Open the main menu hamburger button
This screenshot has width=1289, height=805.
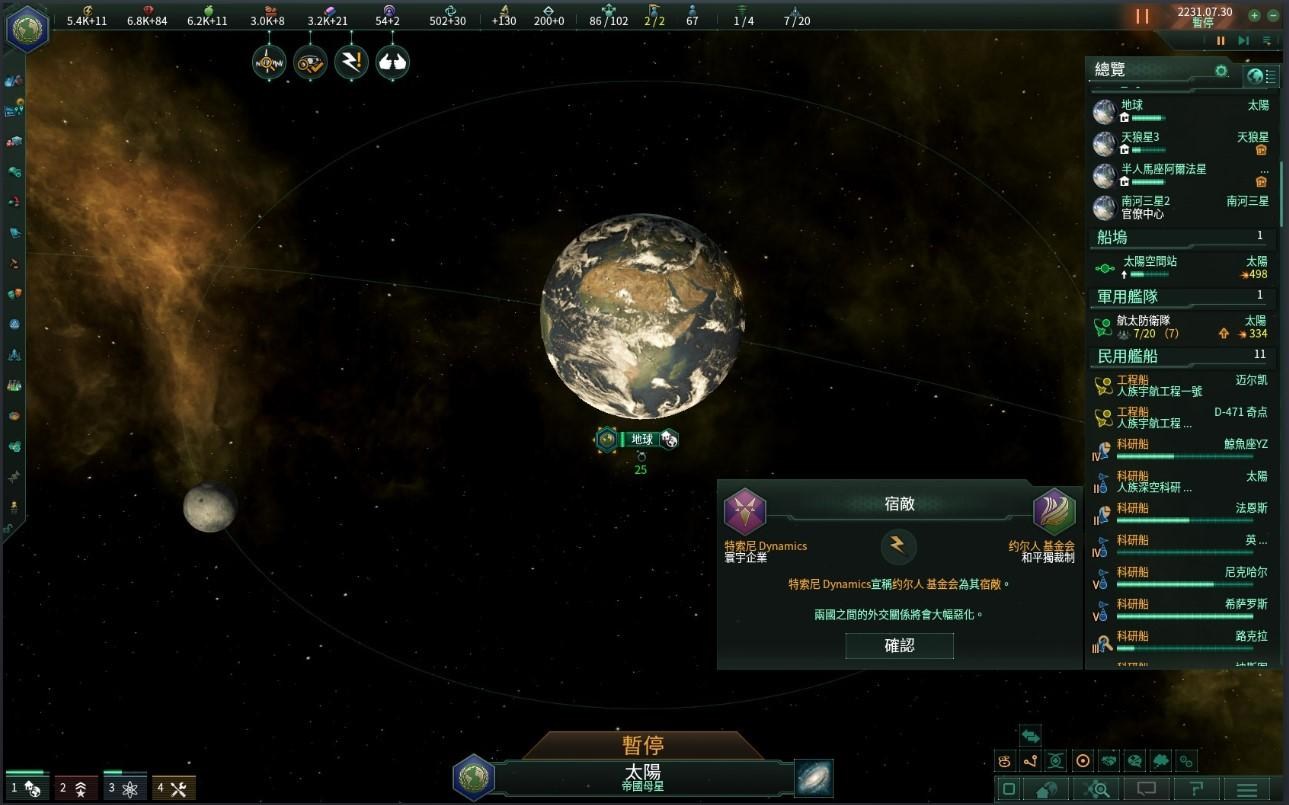(x=1247, y=790)
